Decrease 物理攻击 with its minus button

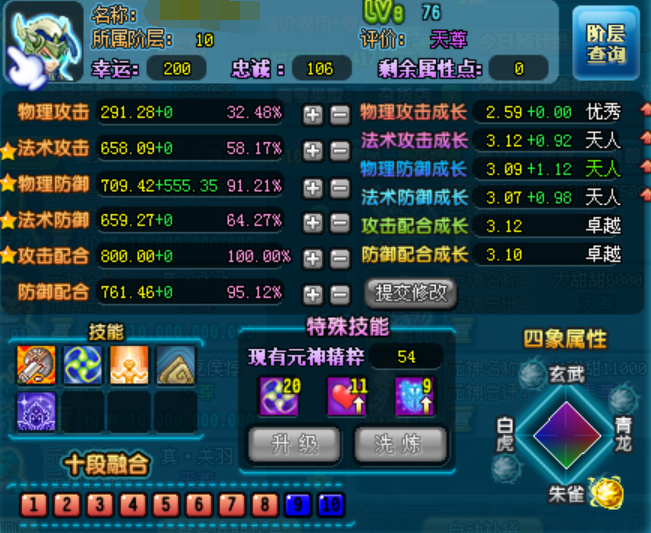[339, 114]
